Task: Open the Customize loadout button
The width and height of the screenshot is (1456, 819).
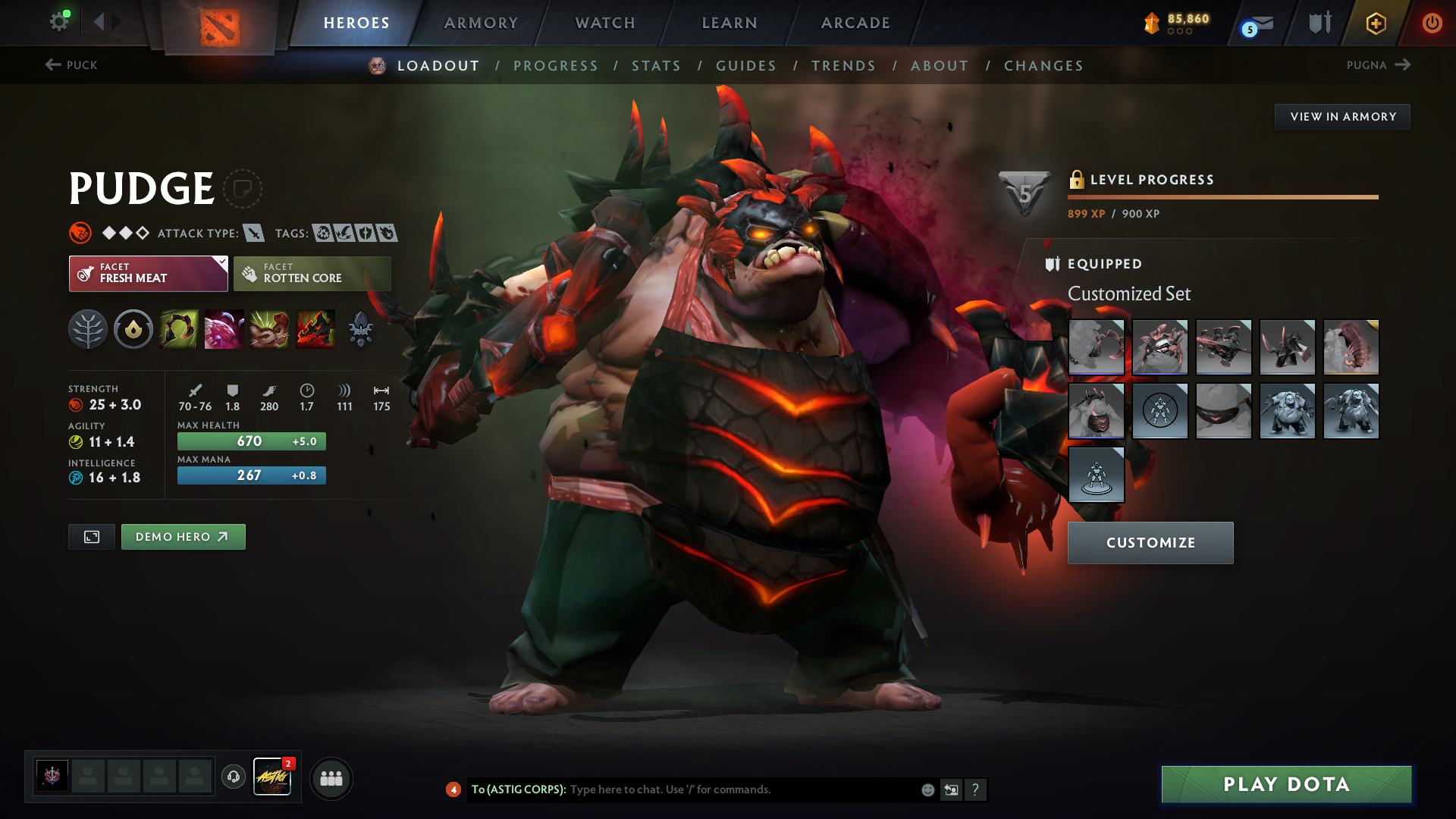Action: 1150,543
